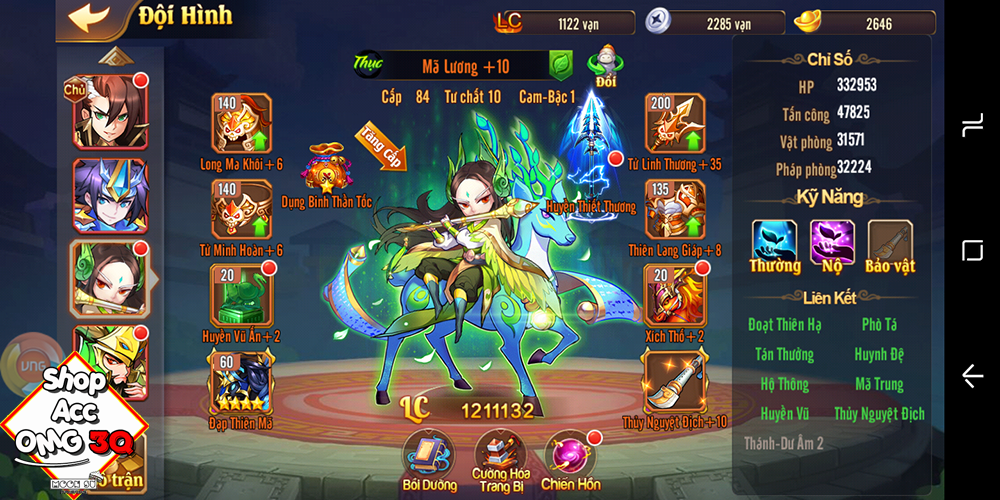This screenshot has height=500, width=1000.
Task: Tap the Tăng Cấp arrow button
Action: [381, 148]
